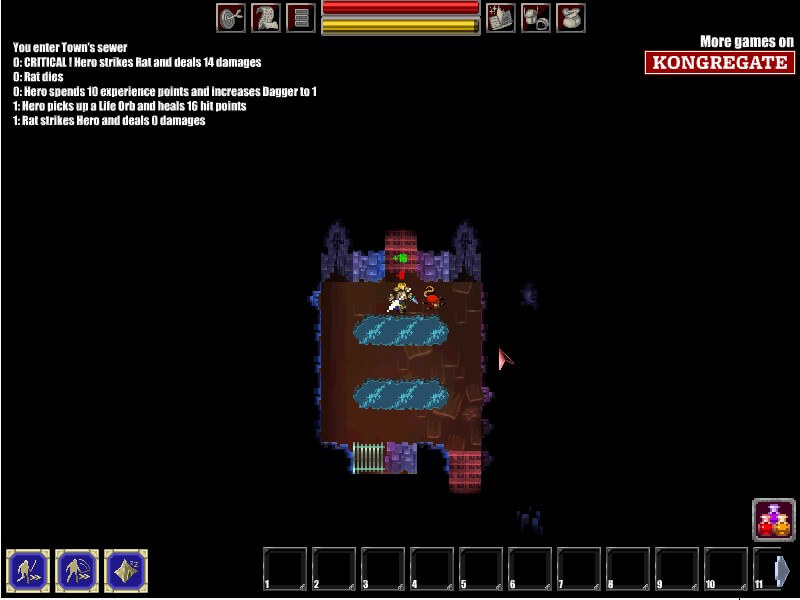Open the helmet equipment icon
Viewport: 800px width, 600px height.
coord(536,18)
